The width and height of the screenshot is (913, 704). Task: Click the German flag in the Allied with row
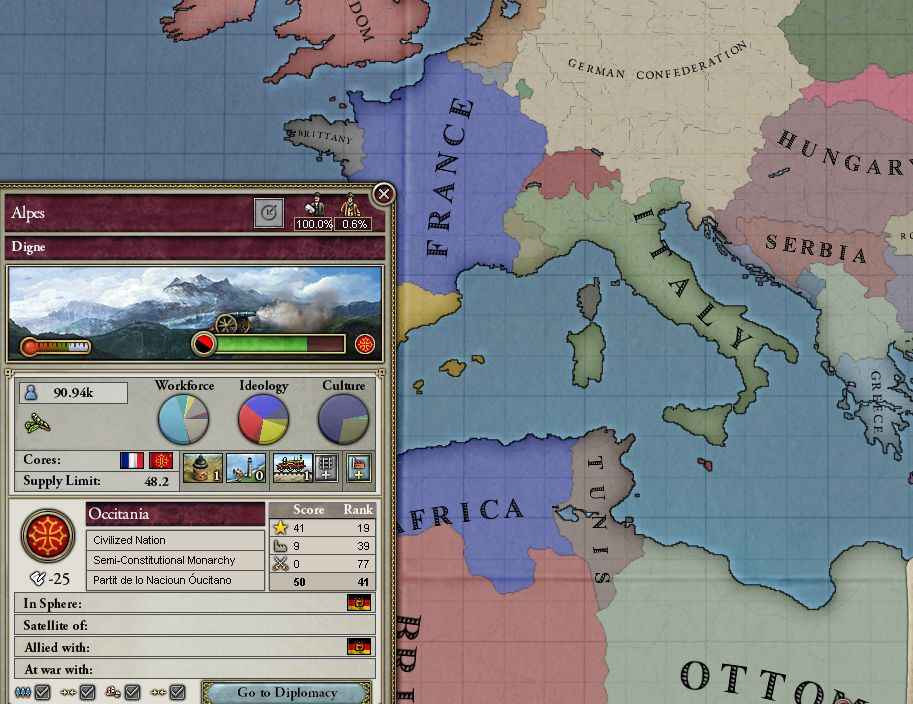pos(359,647)
